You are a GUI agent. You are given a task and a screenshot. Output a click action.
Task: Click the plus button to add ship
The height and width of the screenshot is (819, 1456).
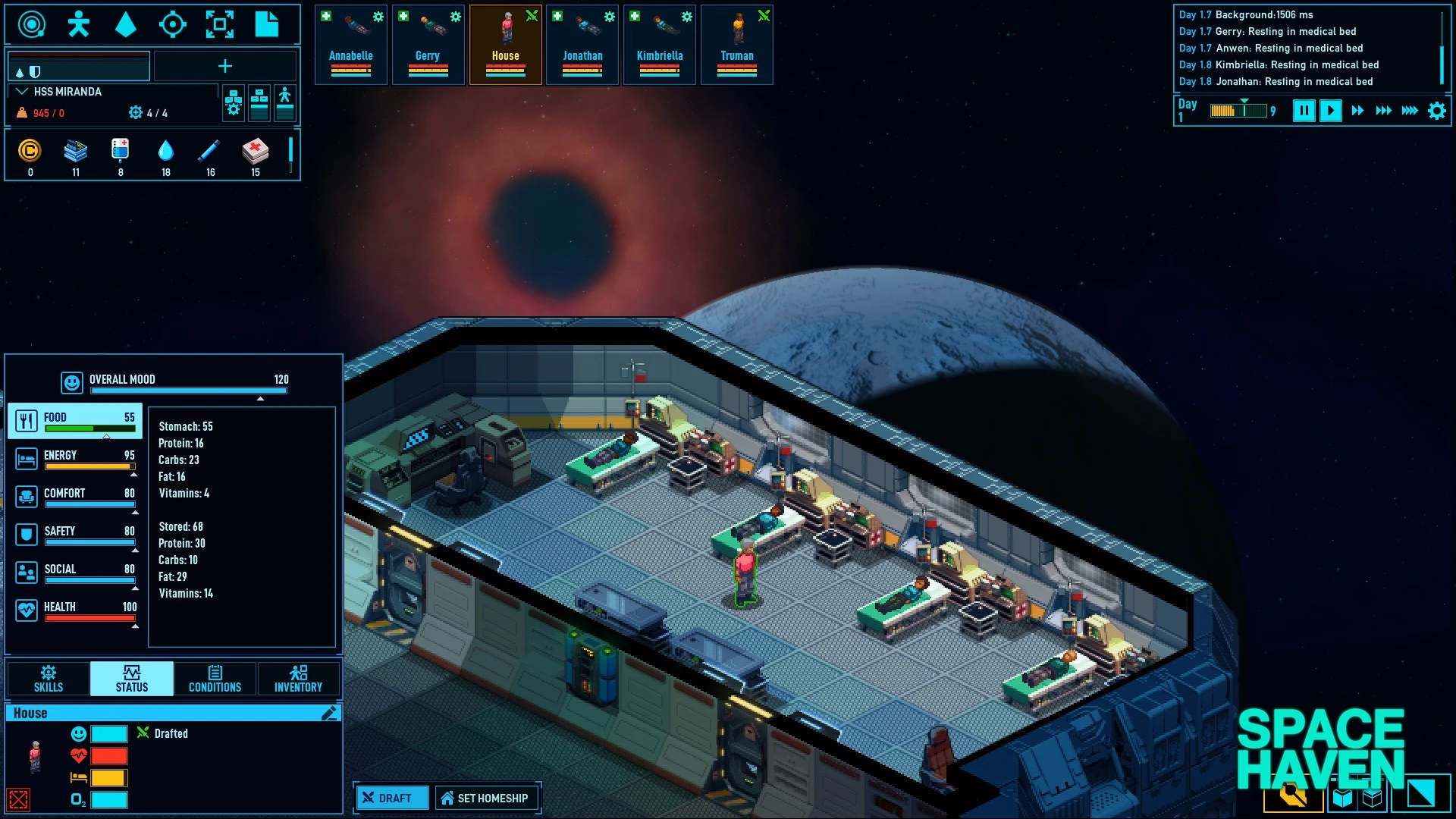tap(225, 67)
